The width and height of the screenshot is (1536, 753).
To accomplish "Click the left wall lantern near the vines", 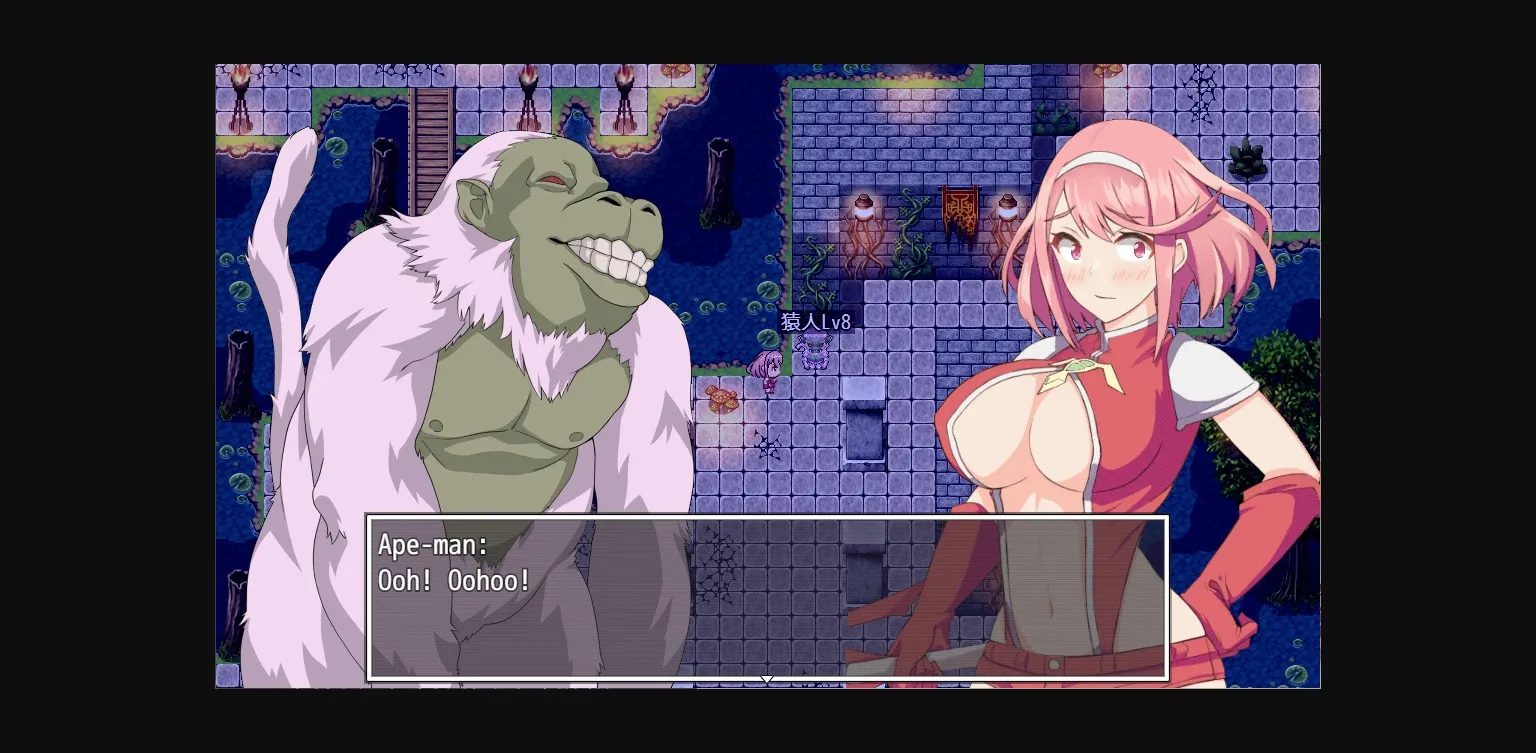I will tap(864, 207).
